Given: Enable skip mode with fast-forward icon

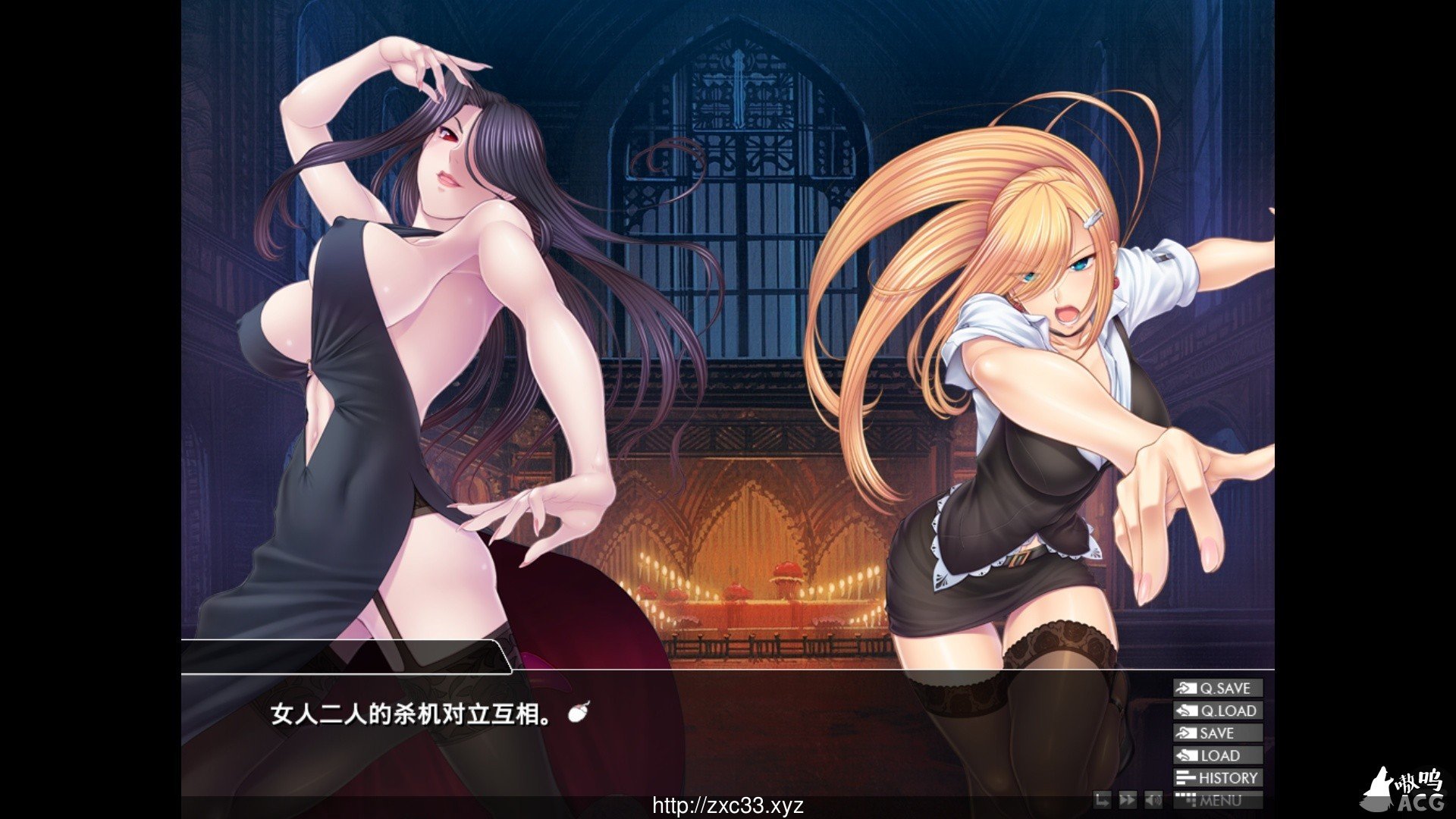Looking at the screenshot, I should click(x=1128, y=799).
